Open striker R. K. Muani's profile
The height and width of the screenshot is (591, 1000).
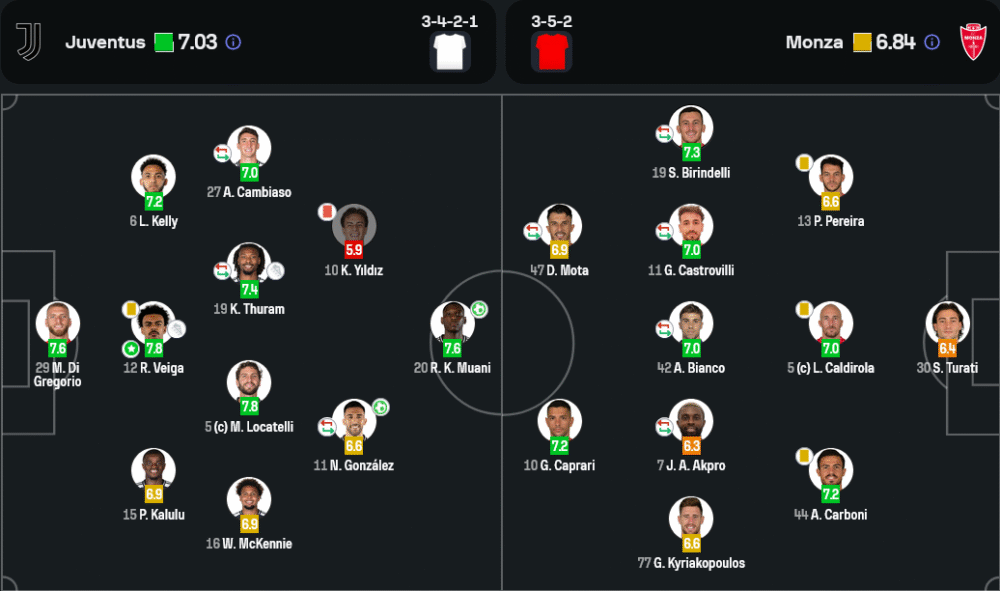452,323
